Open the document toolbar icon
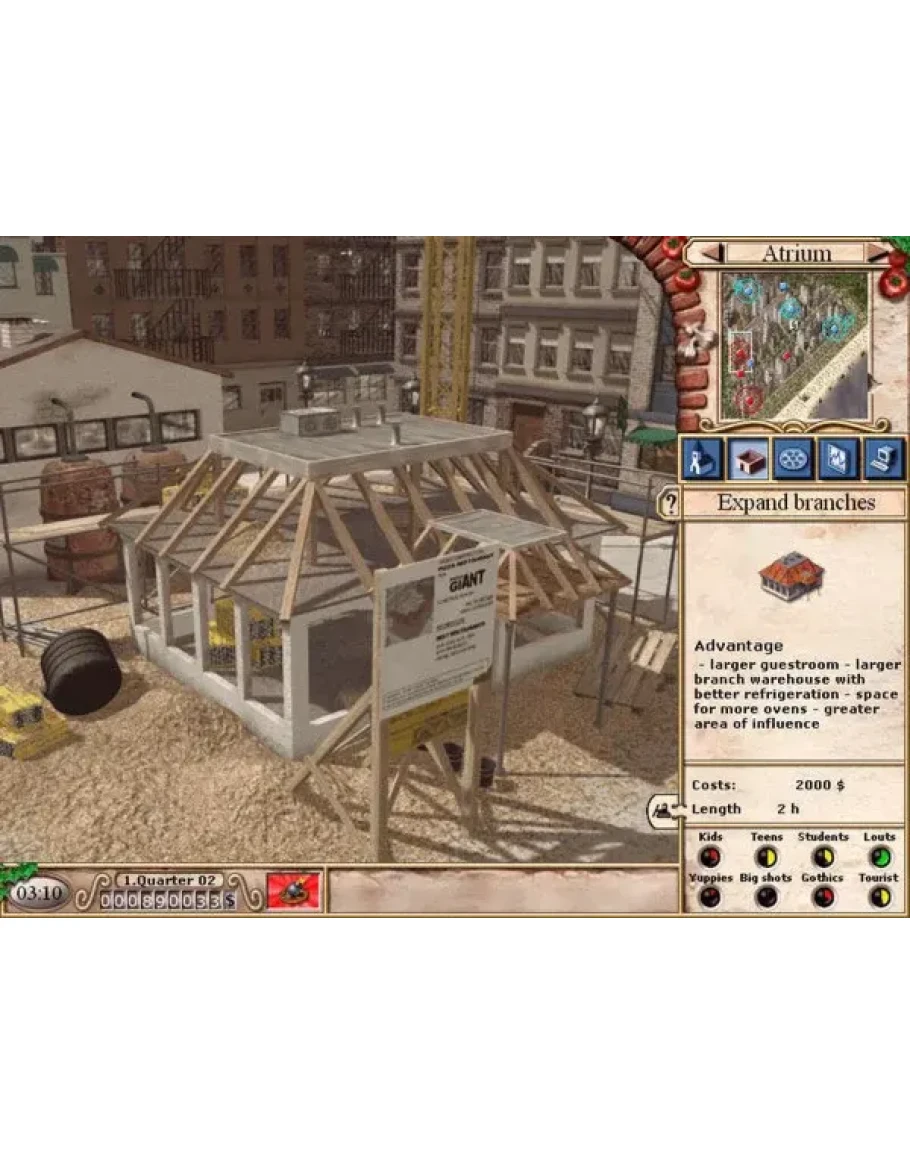The height and width of the screenshot is (1155, 910). click(839, 459)
